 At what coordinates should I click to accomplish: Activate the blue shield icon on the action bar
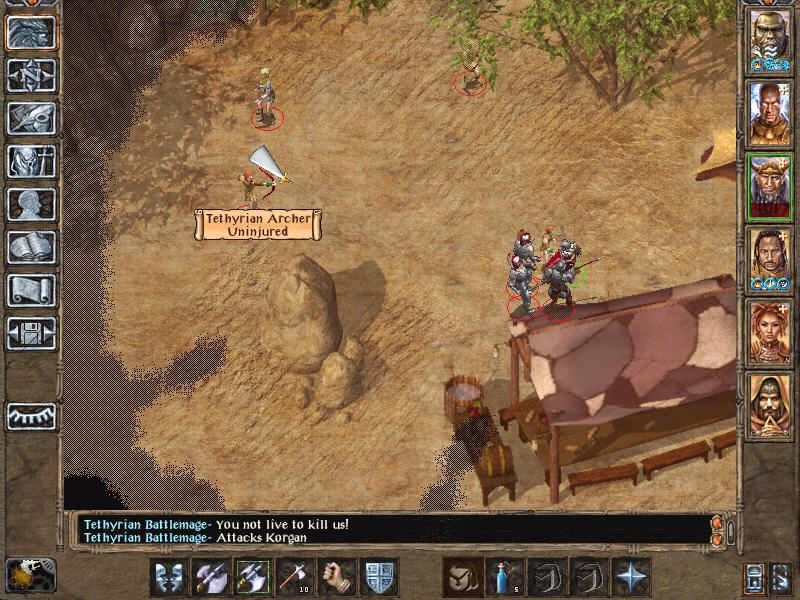(380, 577)
